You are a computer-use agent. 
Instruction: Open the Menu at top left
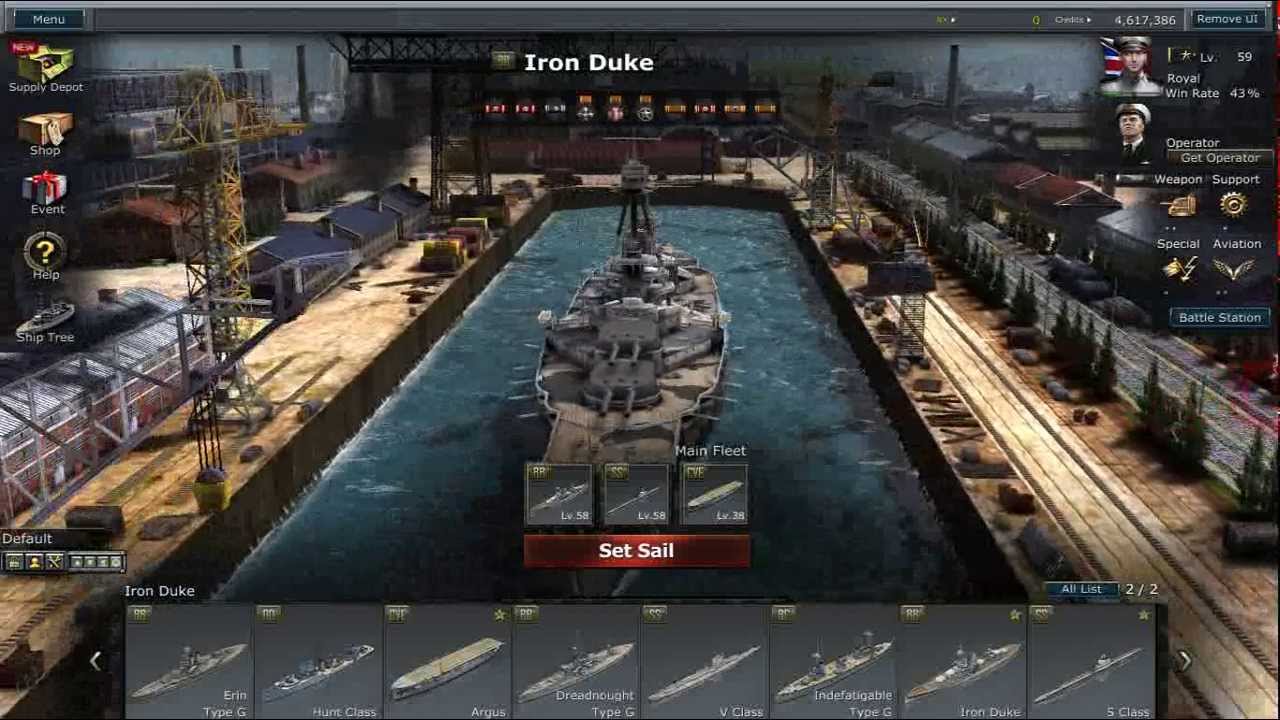click(48, 18)
